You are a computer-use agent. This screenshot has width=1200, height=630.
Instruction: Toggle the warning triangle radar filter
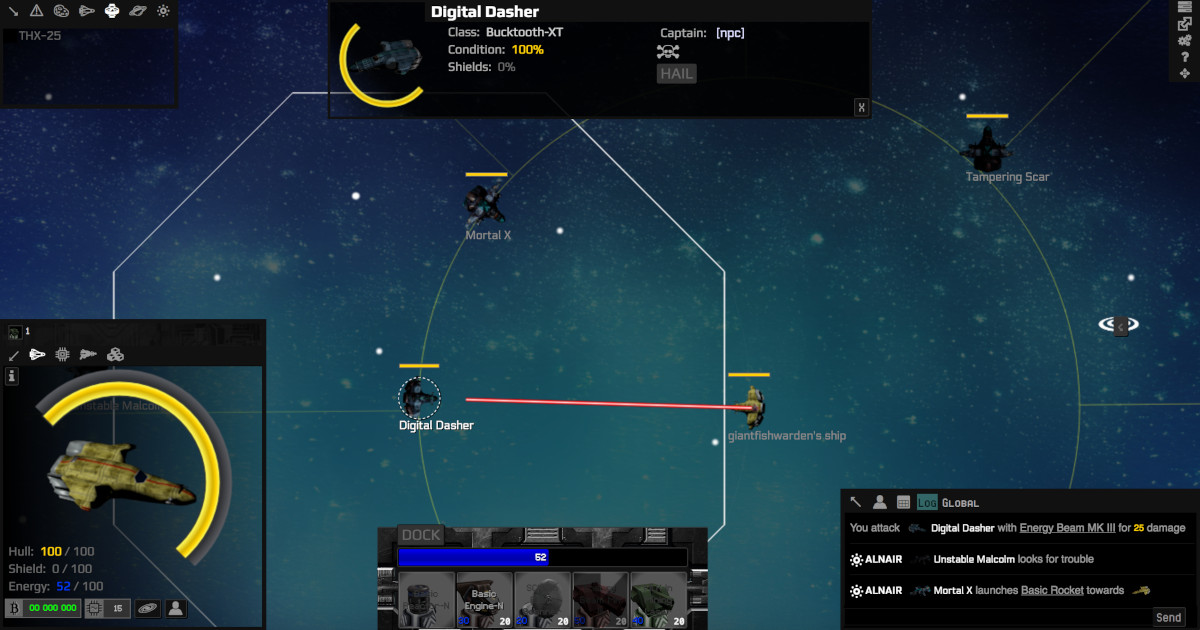point(36,11)
